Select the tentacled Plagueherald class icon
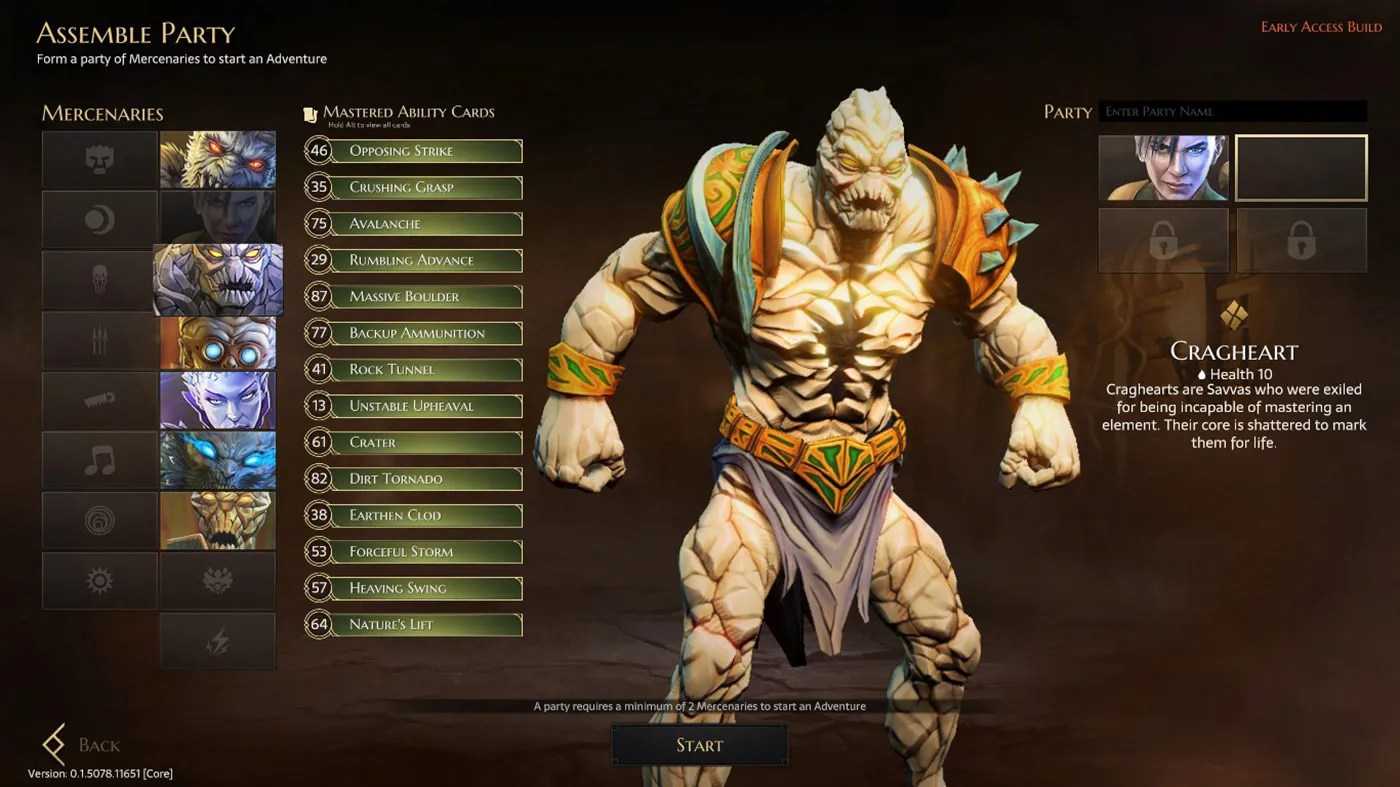 point(99,279)
